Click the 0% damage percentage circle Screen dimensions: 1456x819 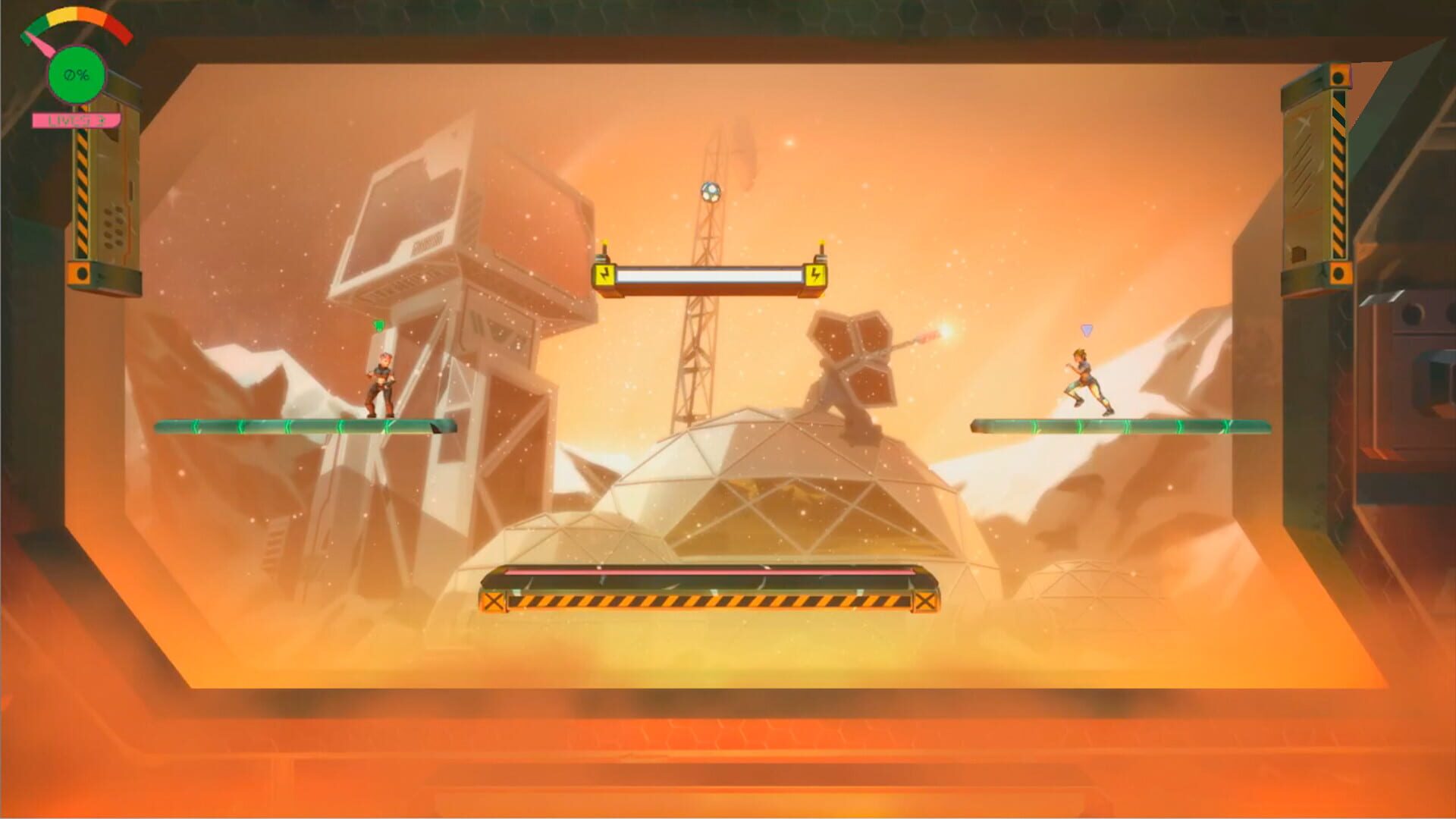[76, 74]
